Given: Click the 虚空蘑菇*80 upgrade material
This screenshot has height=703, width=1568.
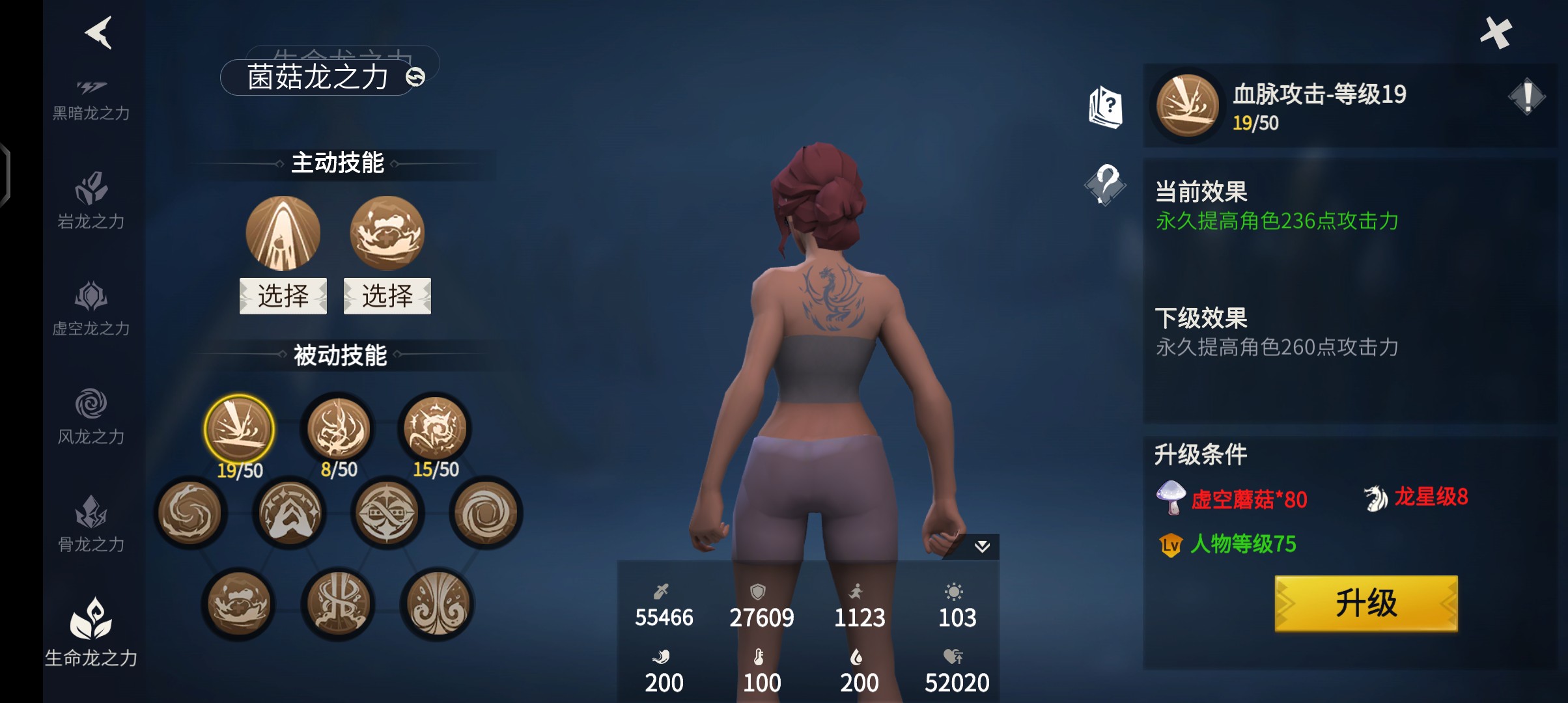Looking at the screenshot, I should coord(1232,499).
